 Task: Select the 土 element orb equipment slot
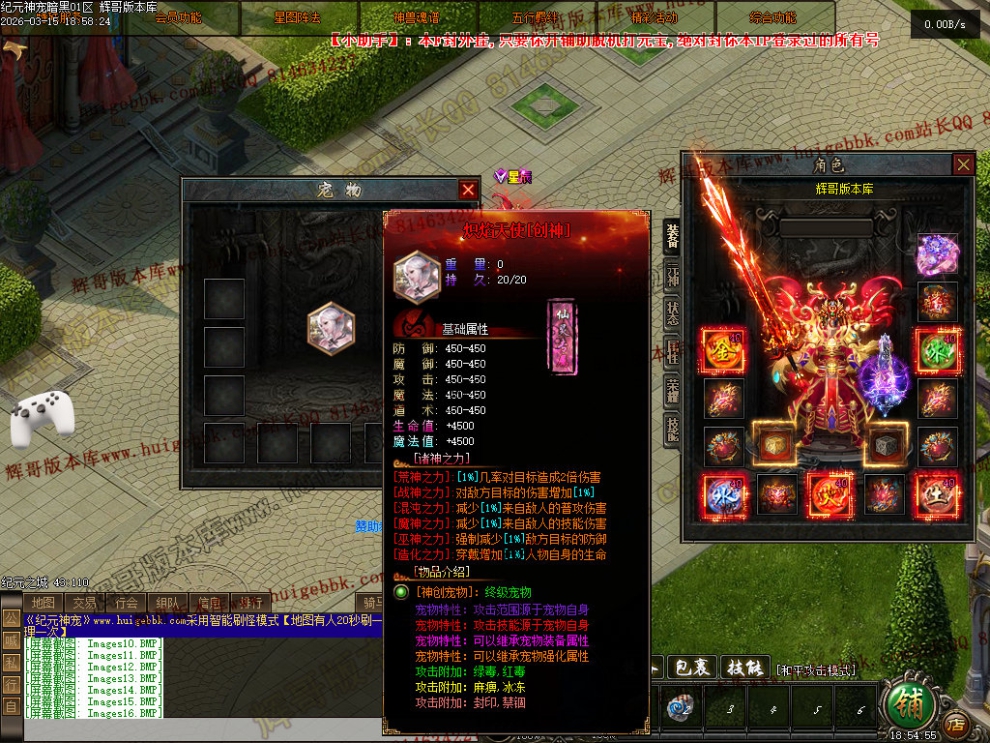[937, 495]
